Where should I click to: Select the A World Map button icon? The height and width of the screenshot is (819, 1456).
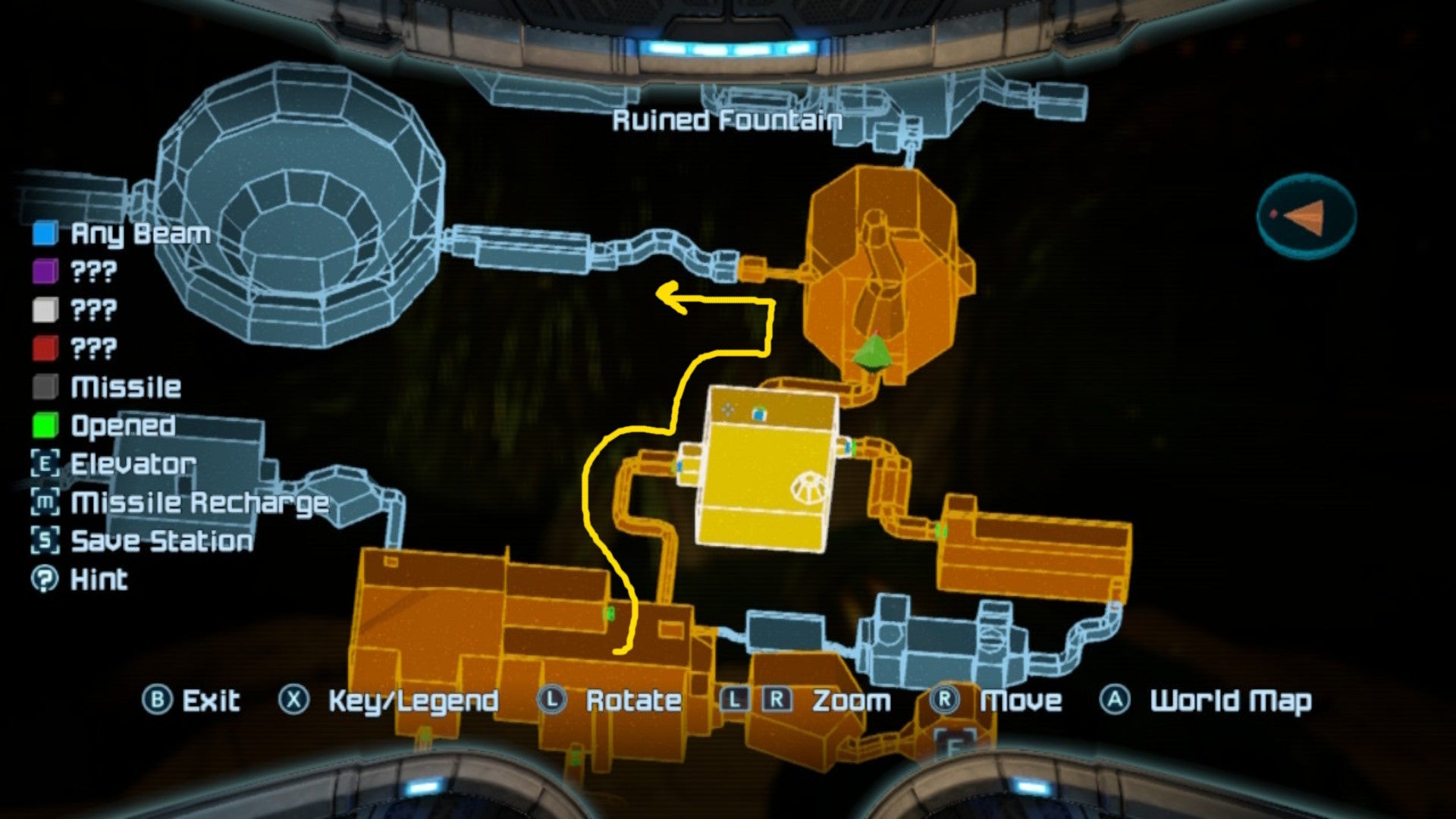pyautogui.click(x=1114, y=701)
